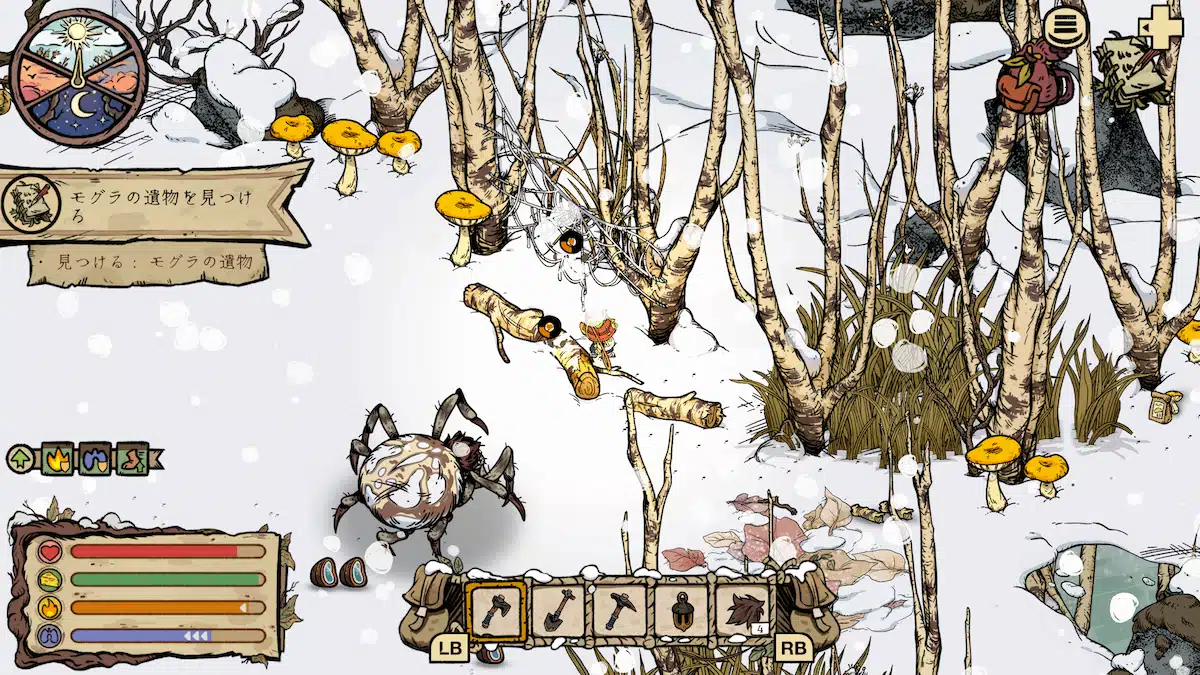Screen dimensions: 1200x675
Task: Choose the pickaxe in the hotbar
Action: coord(619,609)
